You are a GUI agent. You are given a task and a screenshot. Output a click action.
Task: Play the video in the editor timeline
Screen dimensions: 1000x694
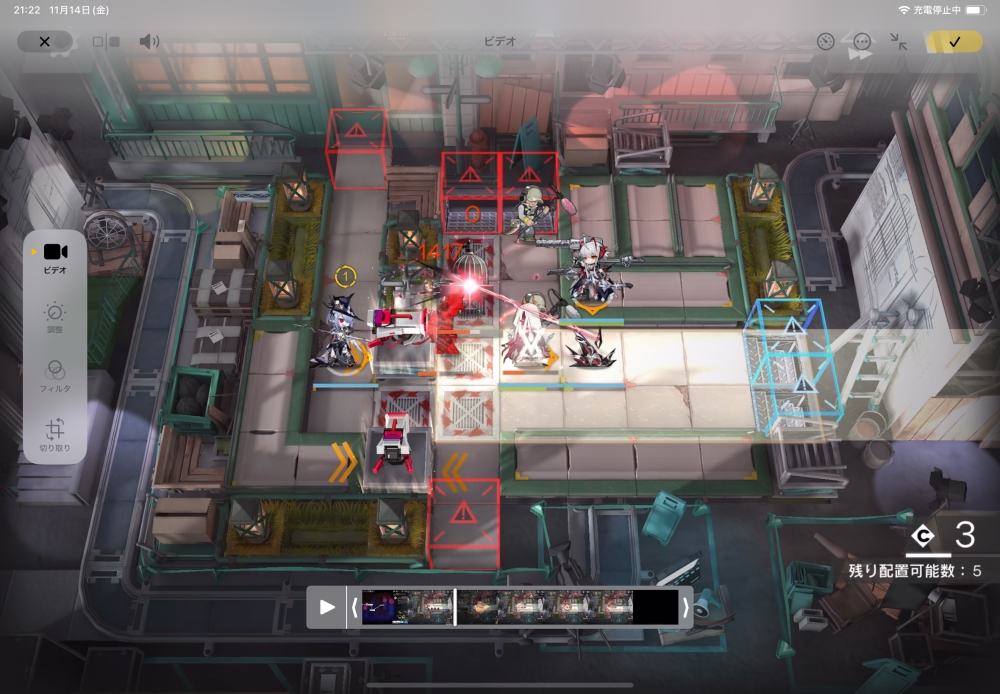tap(327, 607)
